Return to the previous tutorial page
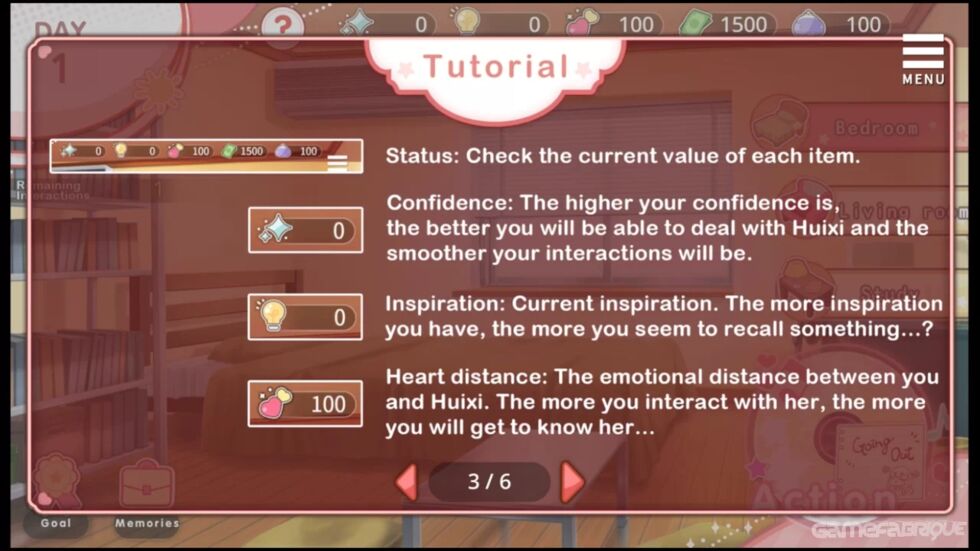The image size is (980, 551). coord(406,482)
